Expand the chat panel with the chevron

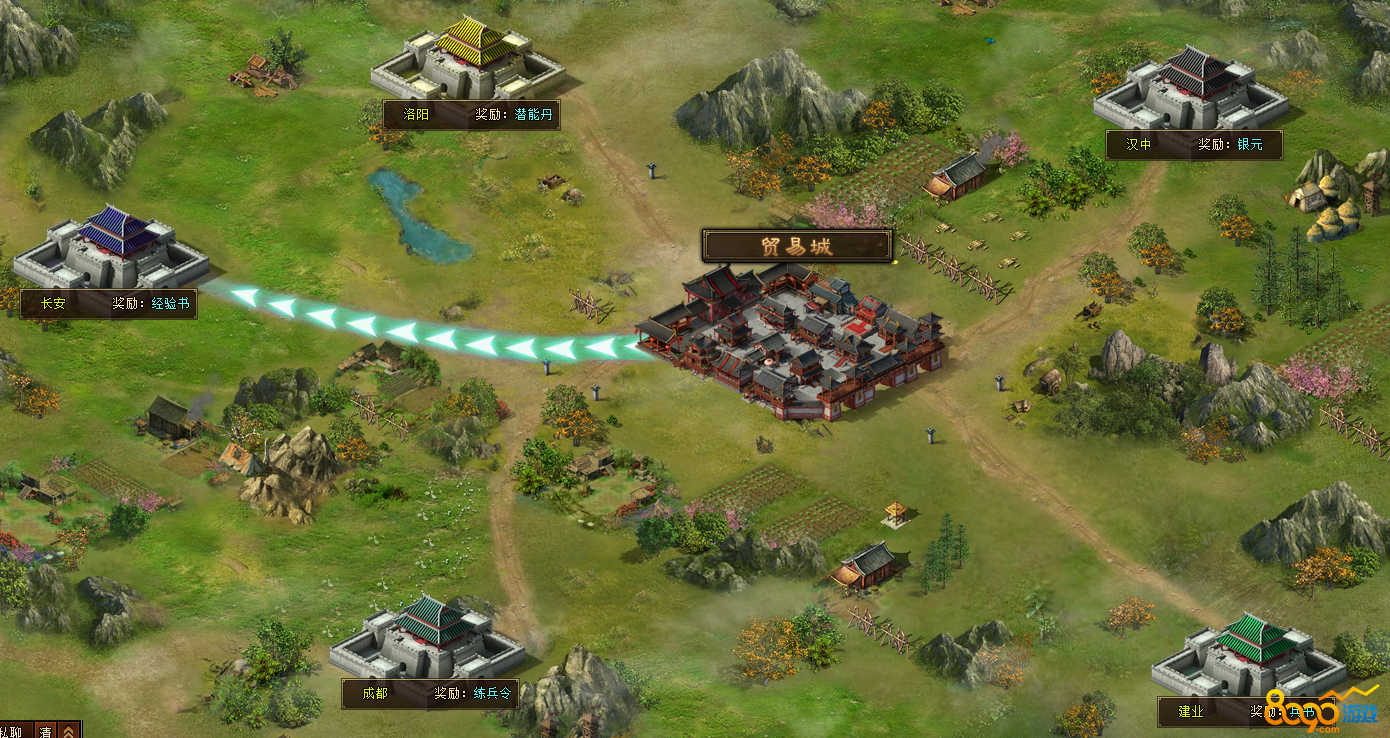pyautogui.click(x=69, y=731)
